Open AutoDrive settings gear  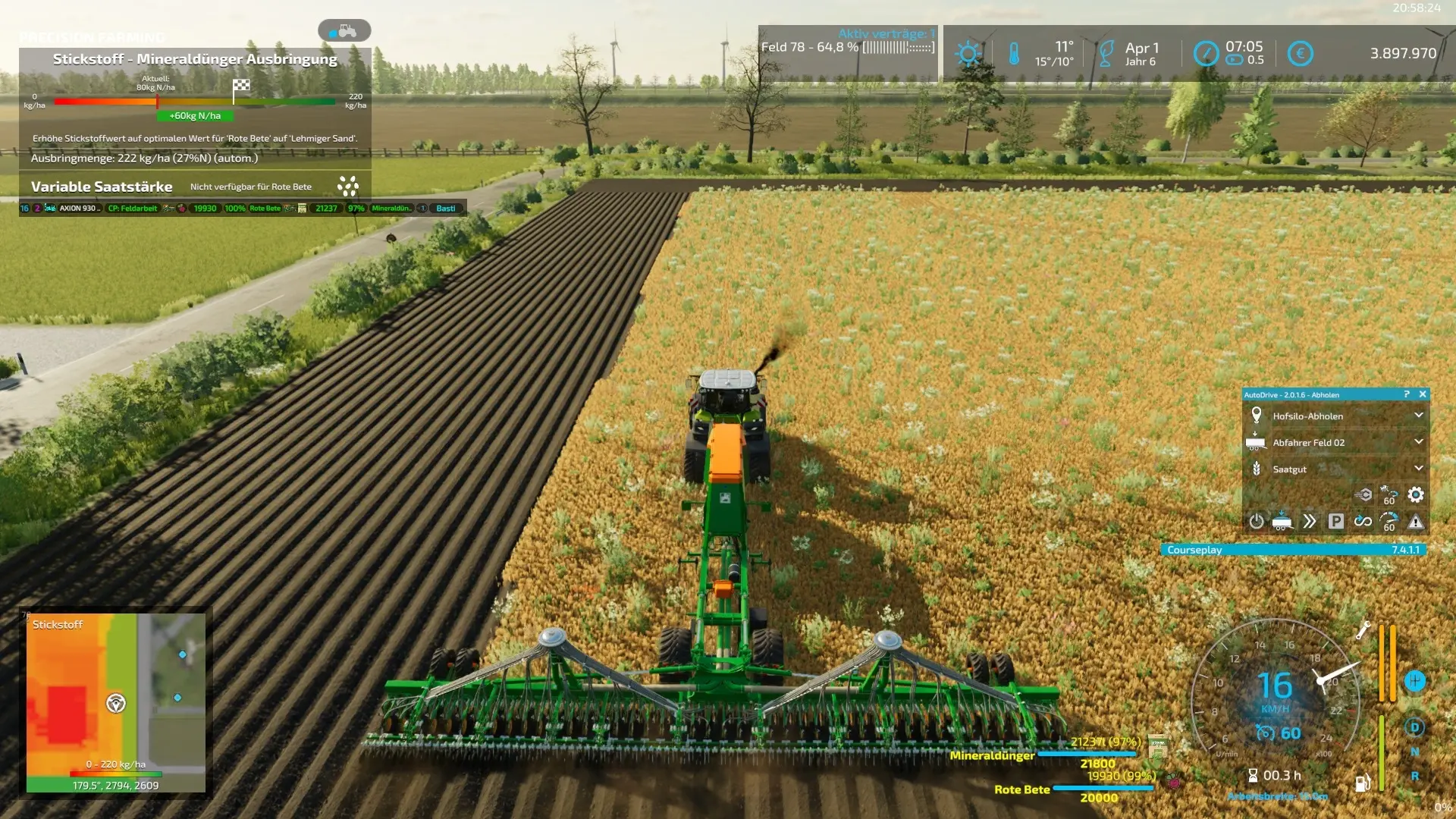click(1415, 495)
